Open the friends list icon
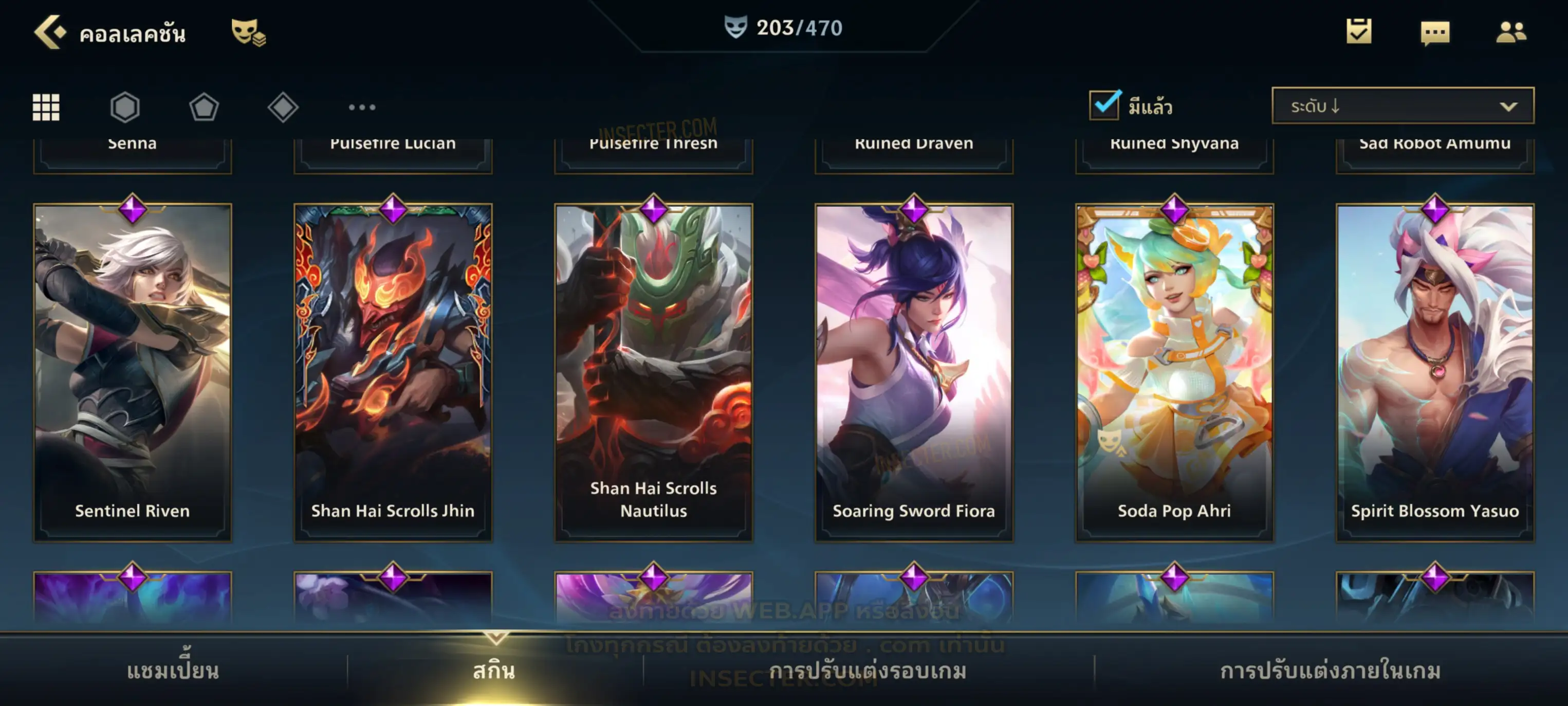The width and height of the screenshot is (1568, 706). click(x=1510, y=32)
